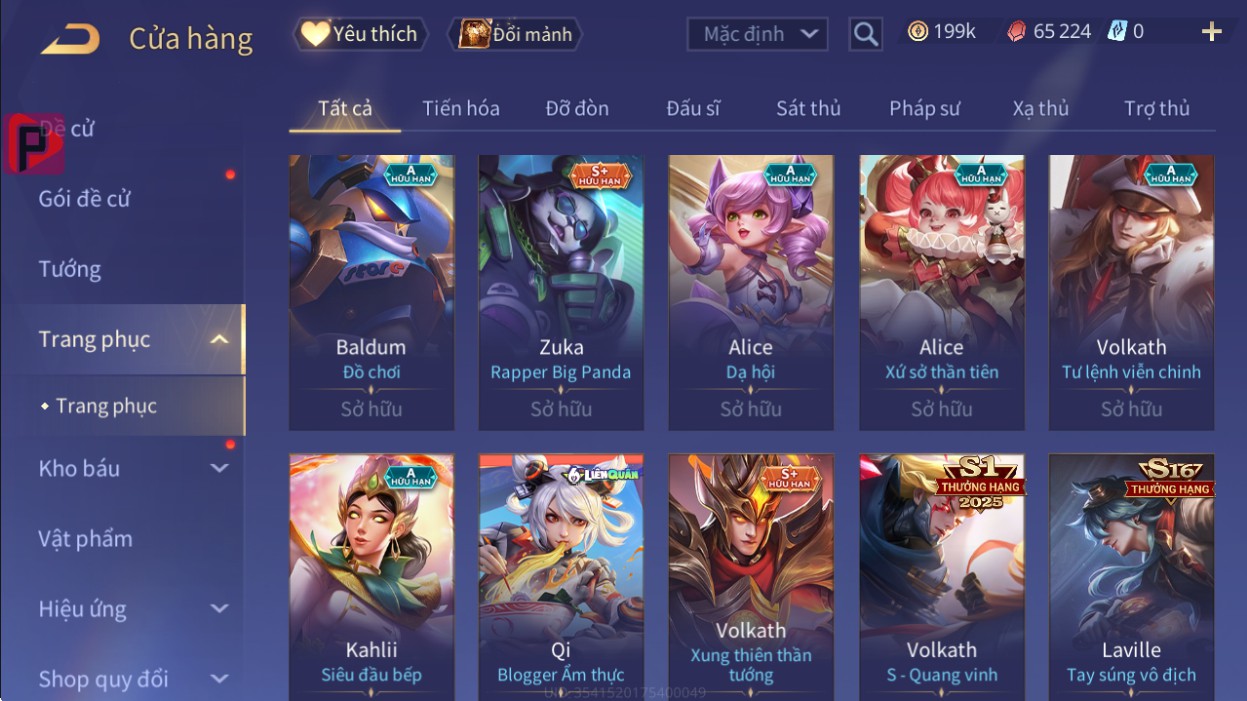The image size is (1247, 701).
Task: Switch to the Tiến hóa tab
Action: click(x=460, y=108)
